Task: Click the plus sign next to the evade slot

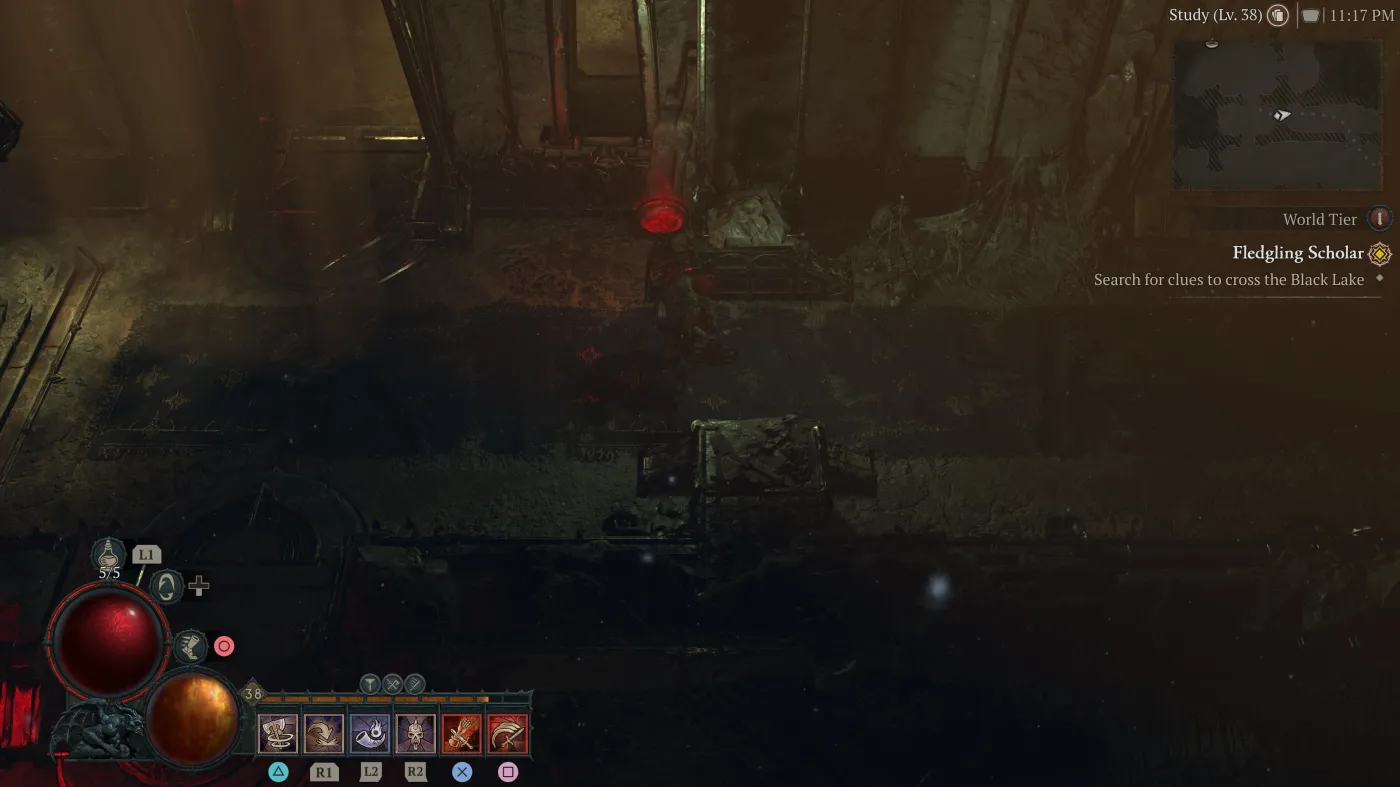Action: point(197,585)
